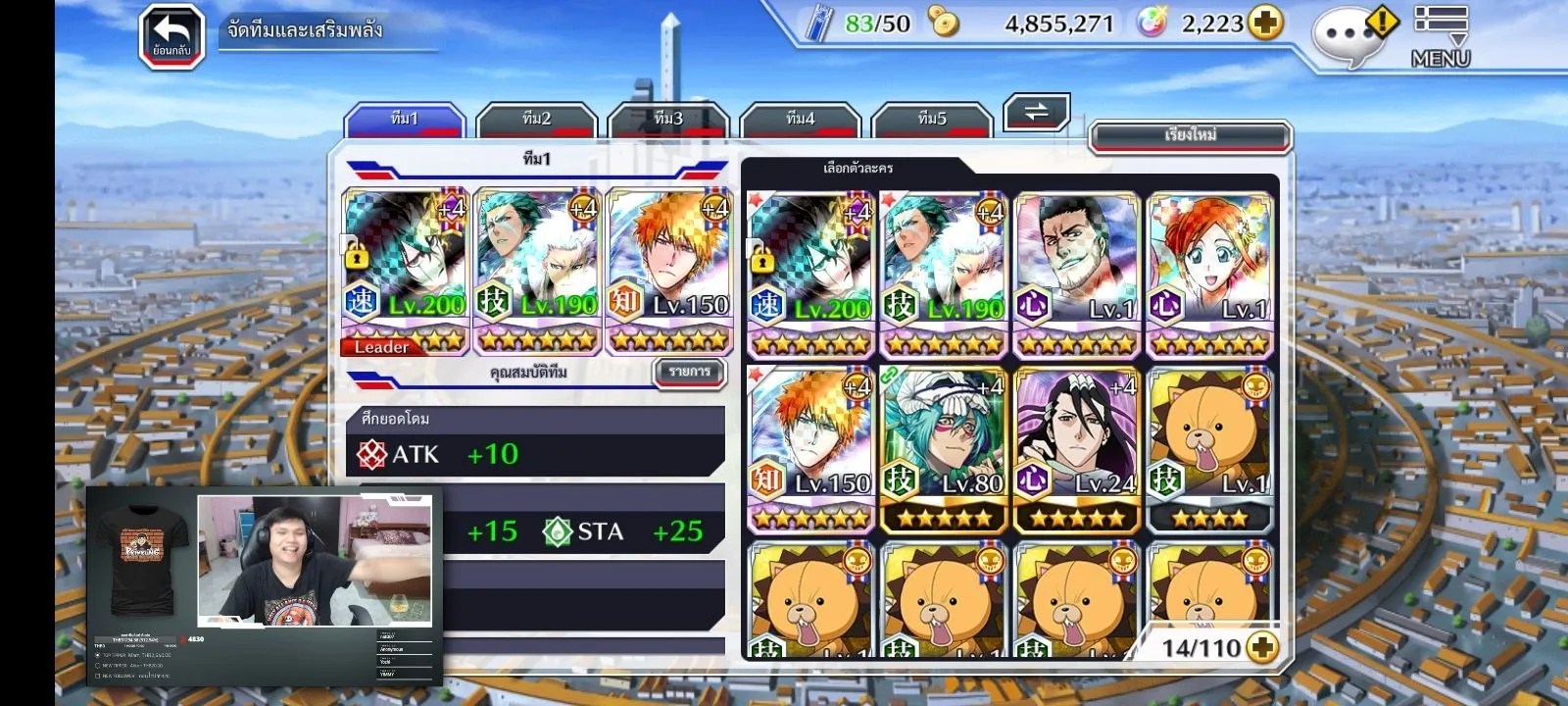1568x706 pixels.
Task: Add spirit orbs with the plus button
Action: [1265, 23]
